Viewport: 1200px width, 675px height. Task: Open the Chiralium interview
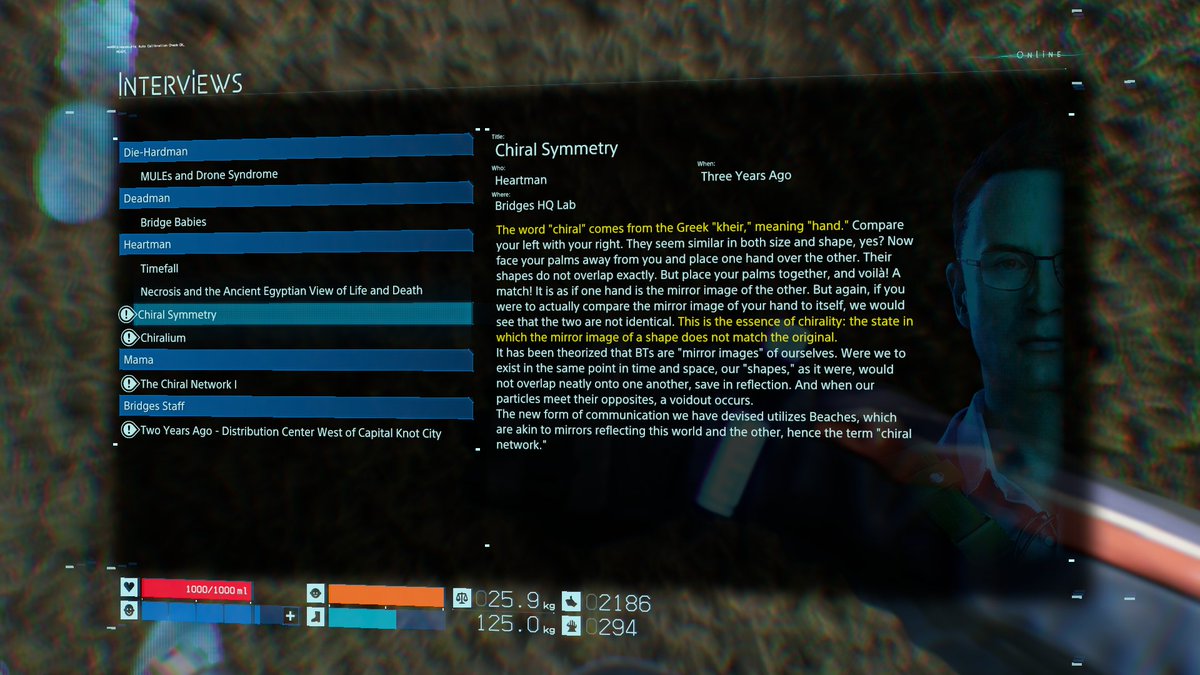click(163, 338)
